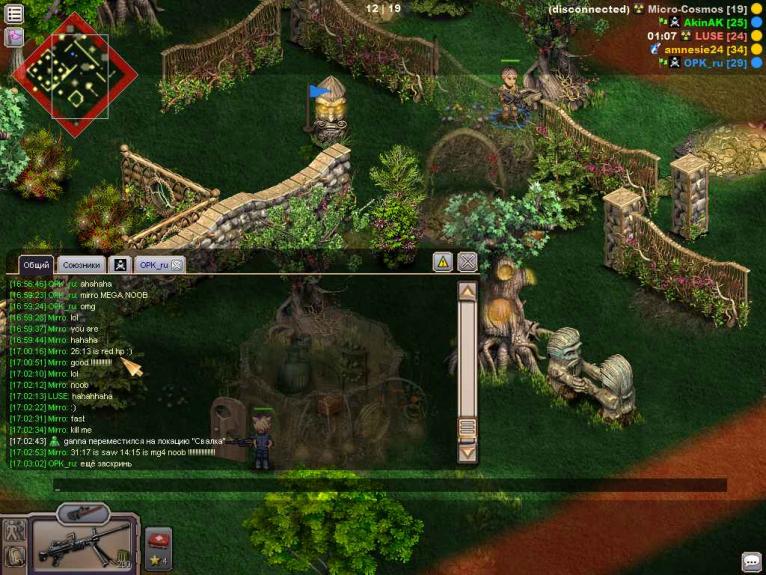Toggle the character stance icon
766x575 pixels.
pos(14,530)
